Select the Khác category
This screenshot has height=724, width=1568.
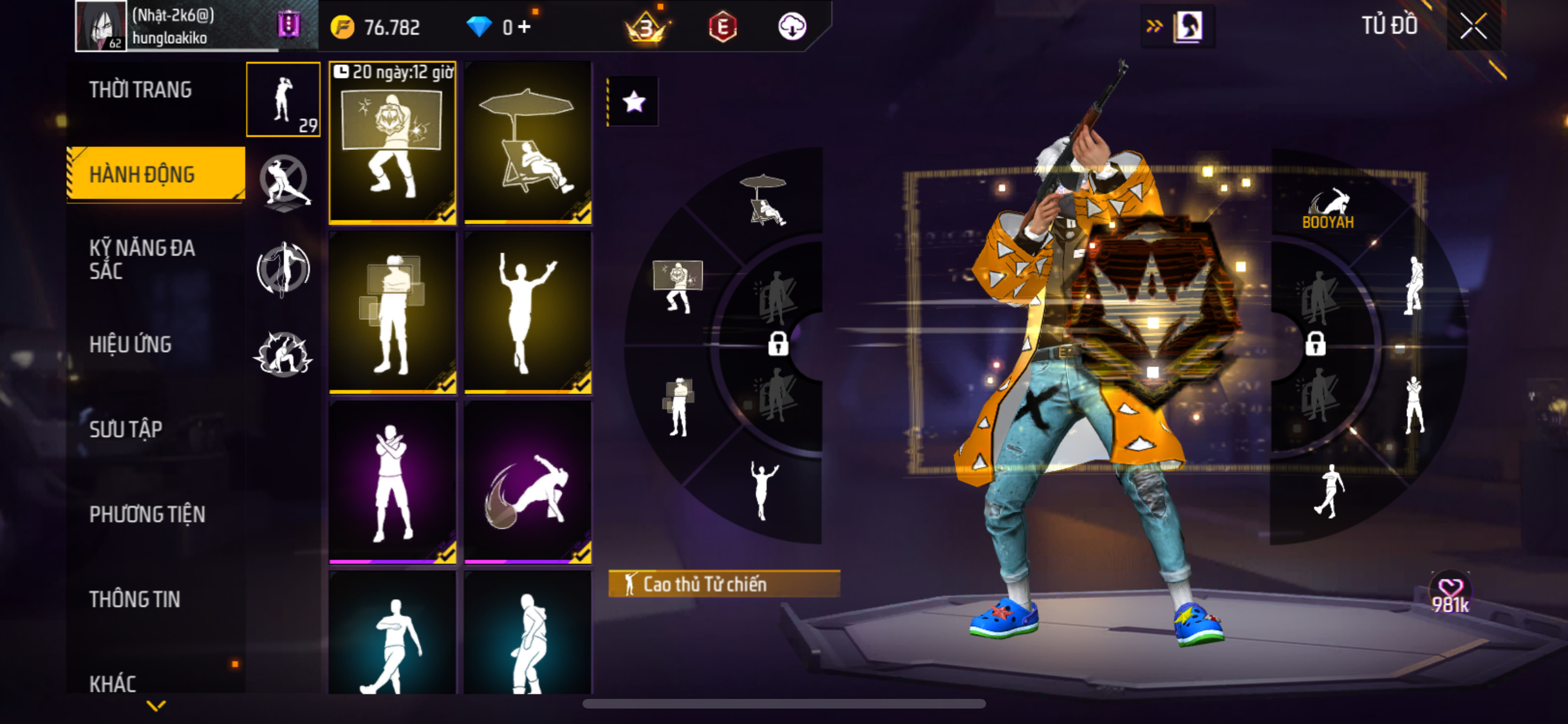113,683
